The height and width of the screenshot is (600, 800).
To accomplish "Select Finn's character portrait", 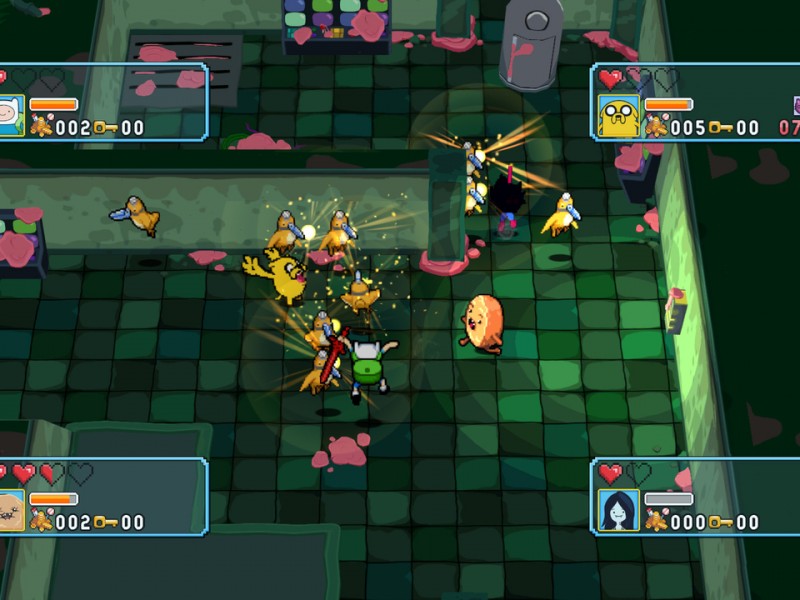I will (11, 116).
